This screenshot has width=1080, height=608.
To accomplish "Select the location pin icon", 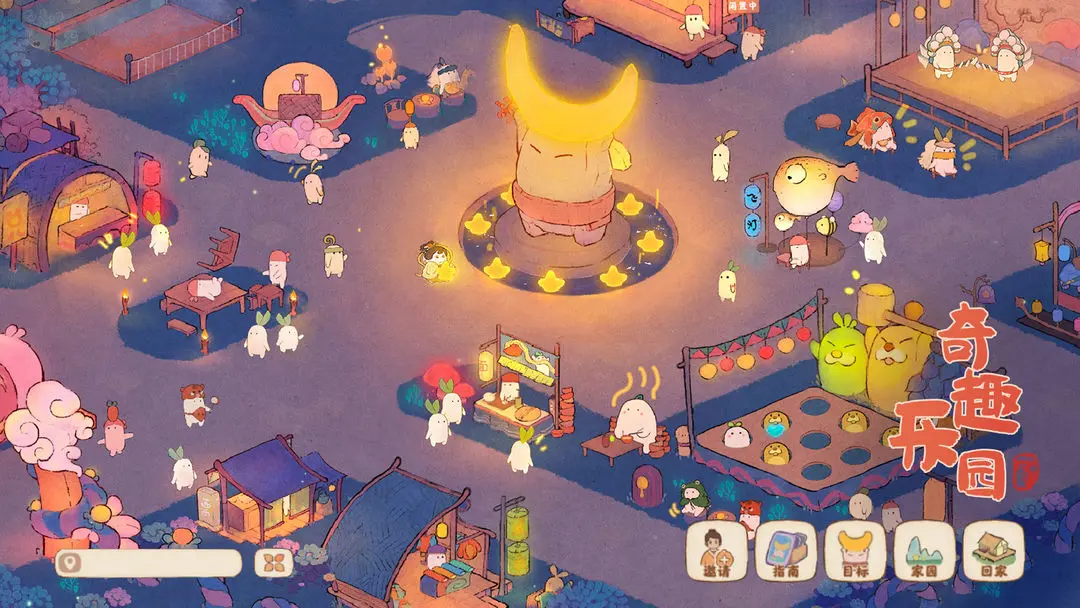I will click(69, 563).
